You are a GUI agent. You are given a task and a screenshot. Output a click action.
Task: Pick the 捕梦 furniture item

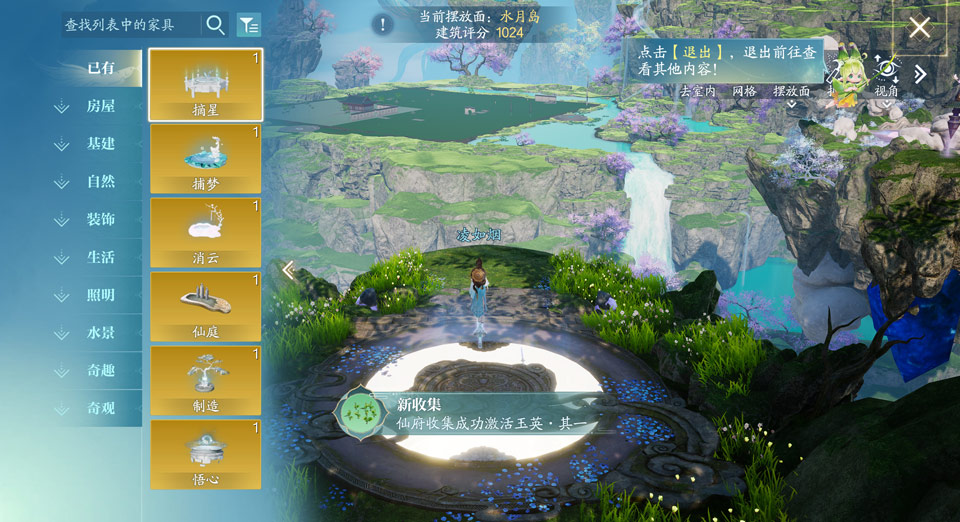point(206,159)
